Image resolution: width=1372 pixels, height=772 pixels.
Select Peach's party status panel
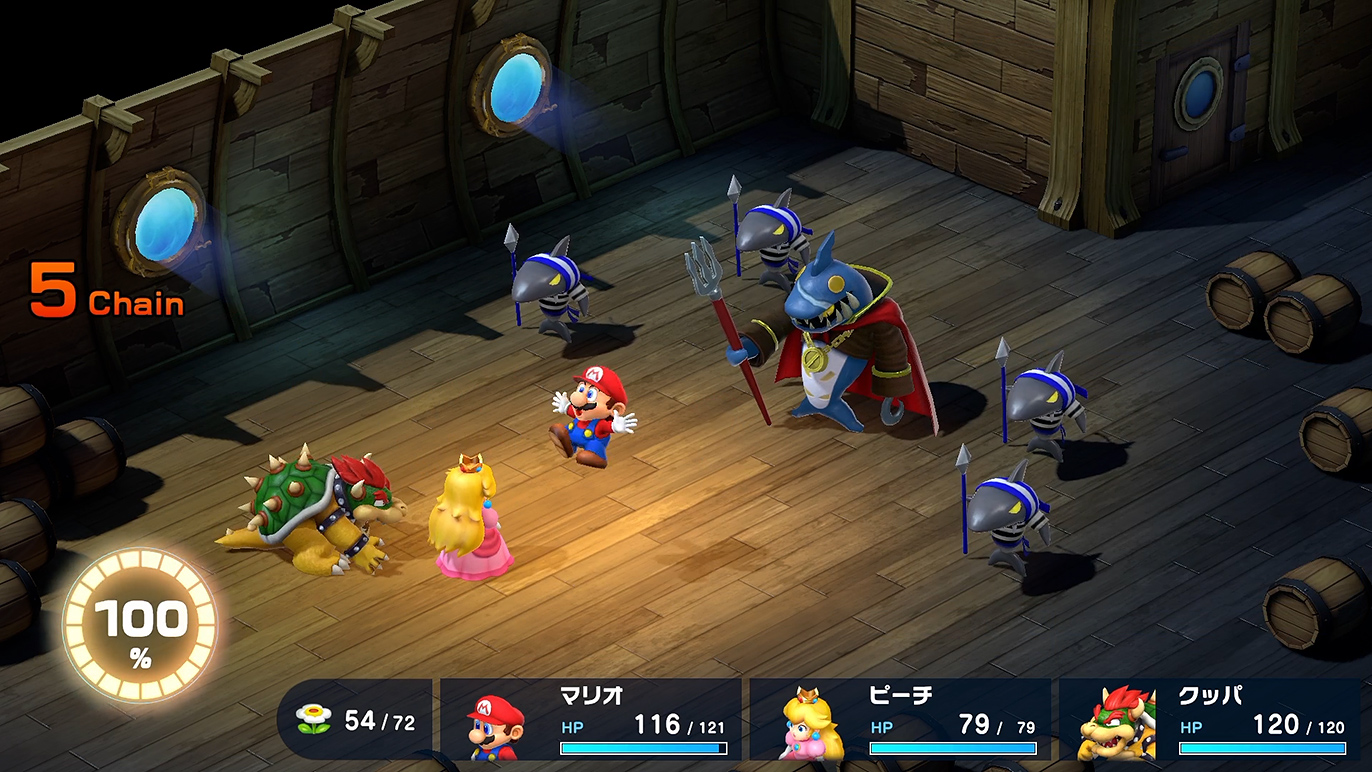click(900, 721)
